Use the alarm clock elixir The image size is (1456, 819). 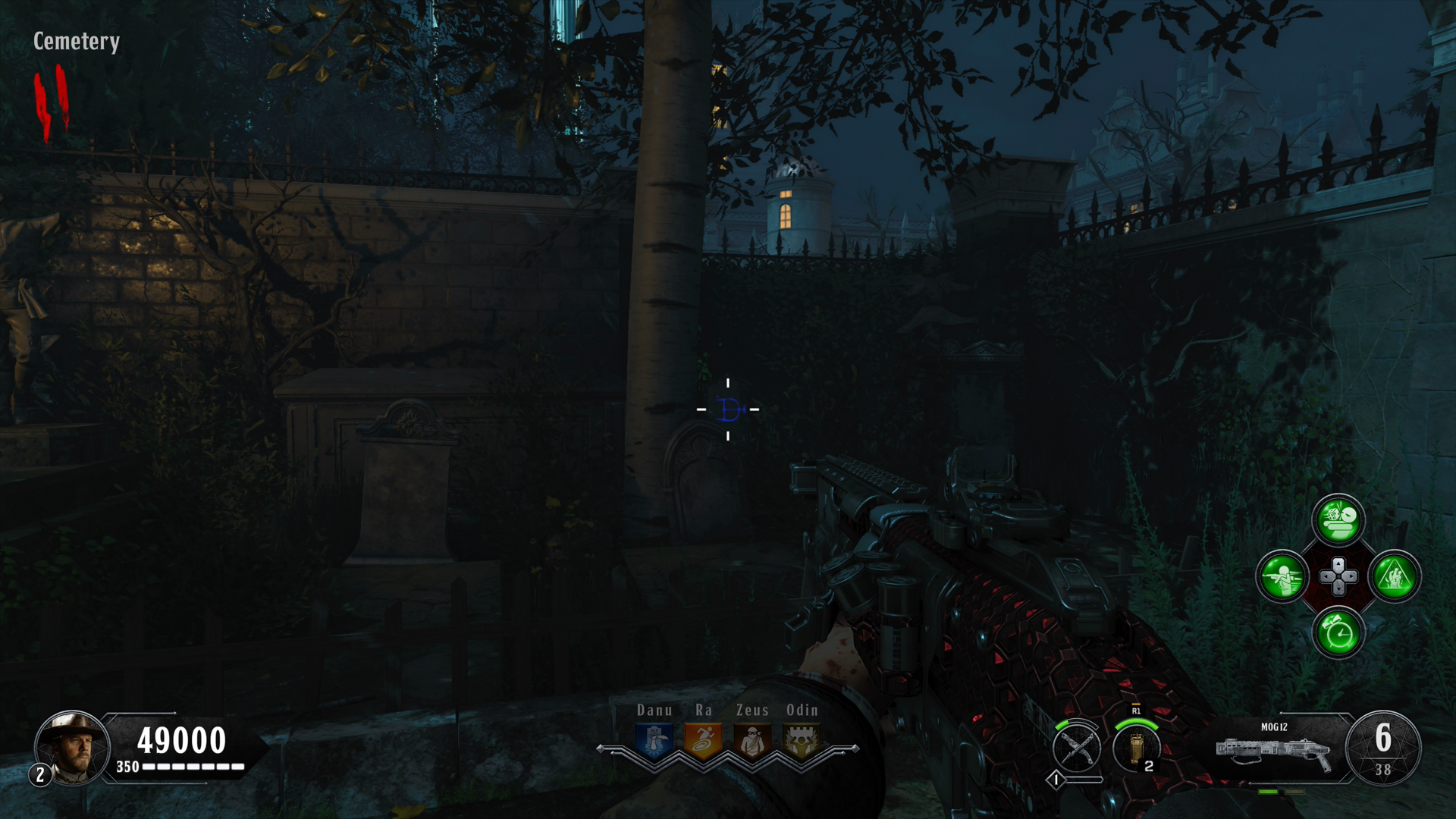click(x=1338, y=632)
